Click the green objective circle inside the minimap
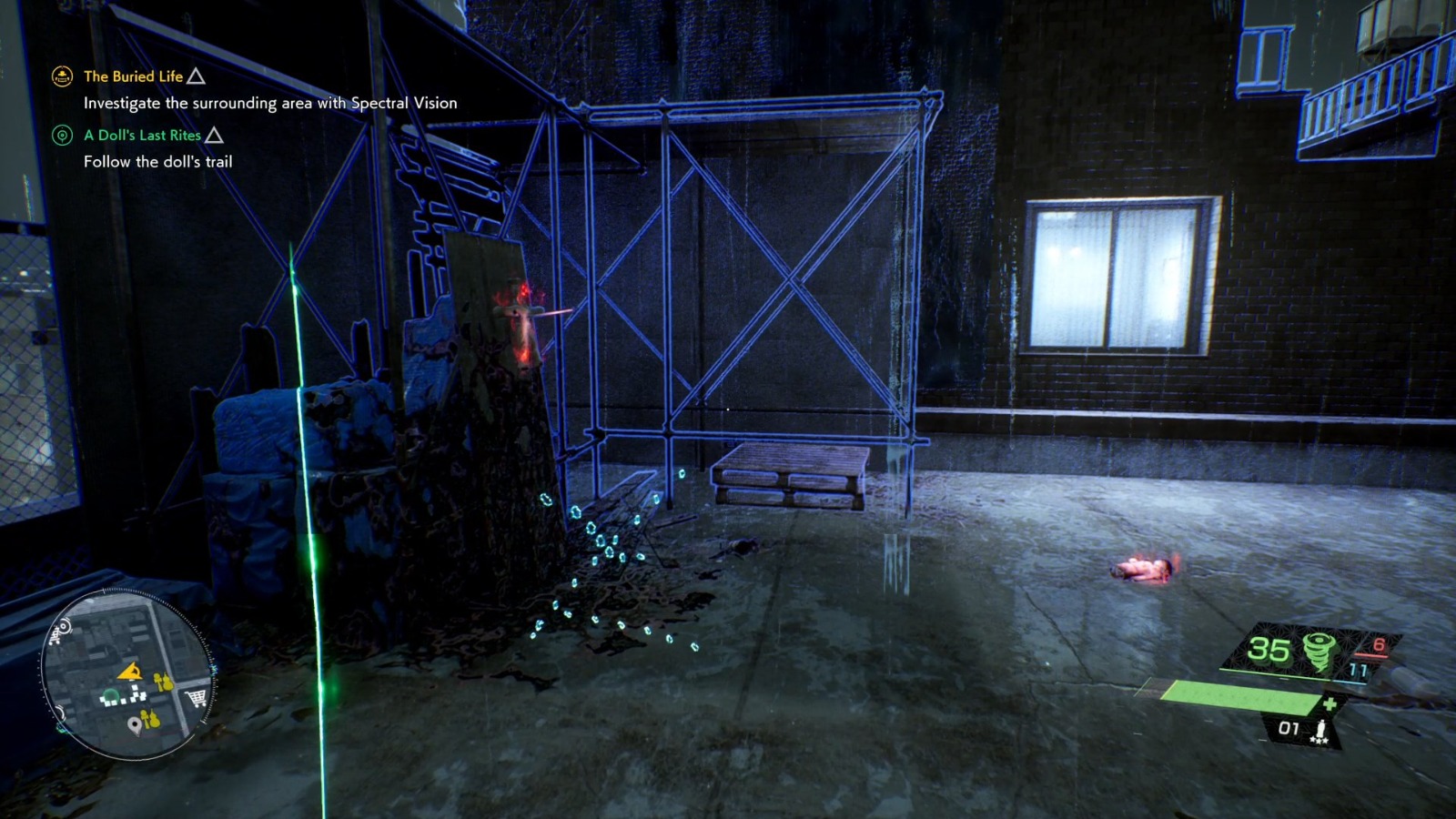This screenshot has height=819, width=1456. click(x=110, y=696)
